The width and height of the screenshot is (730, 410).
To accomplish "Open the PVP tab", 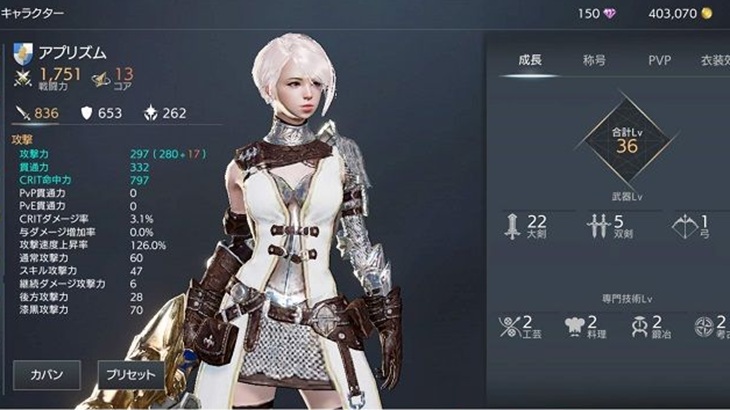I will pyautogui.click(x=658, y=60).
